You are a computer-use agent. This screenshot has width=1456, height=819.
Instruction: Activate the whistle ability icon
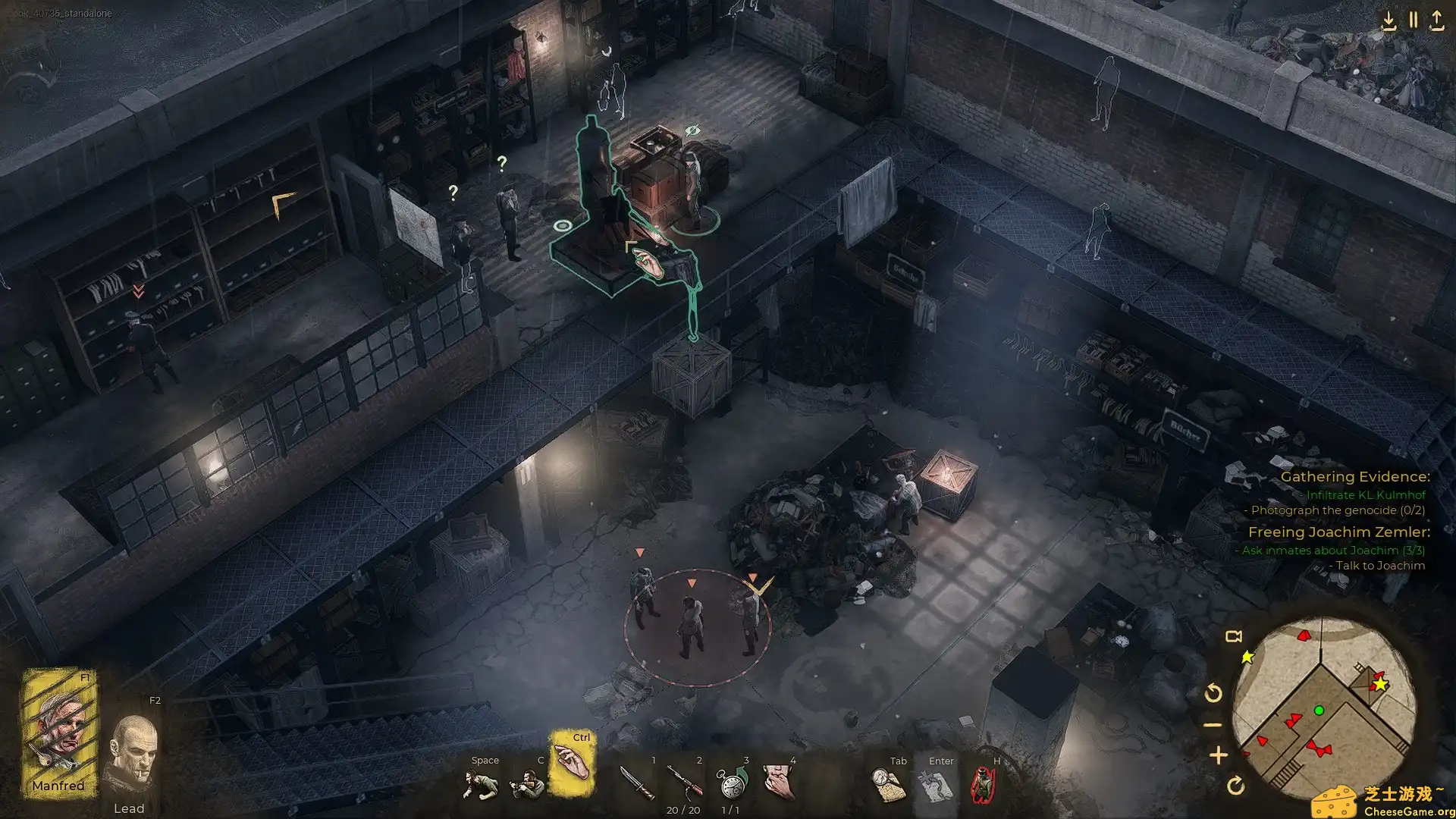[x=778, y=783]
